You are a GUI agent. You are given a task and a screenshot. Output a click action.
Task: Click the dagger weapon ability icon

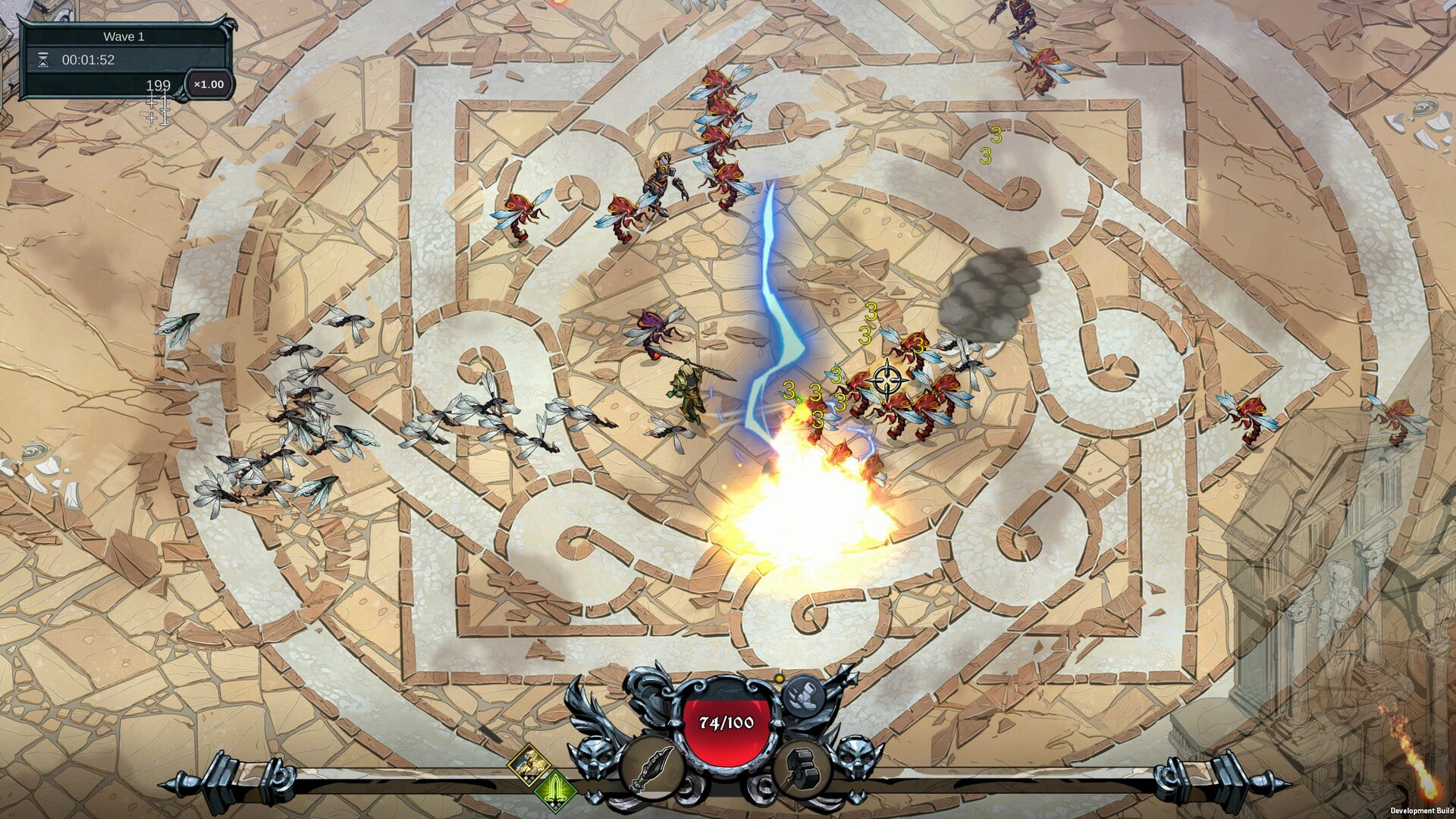[652, 770]
